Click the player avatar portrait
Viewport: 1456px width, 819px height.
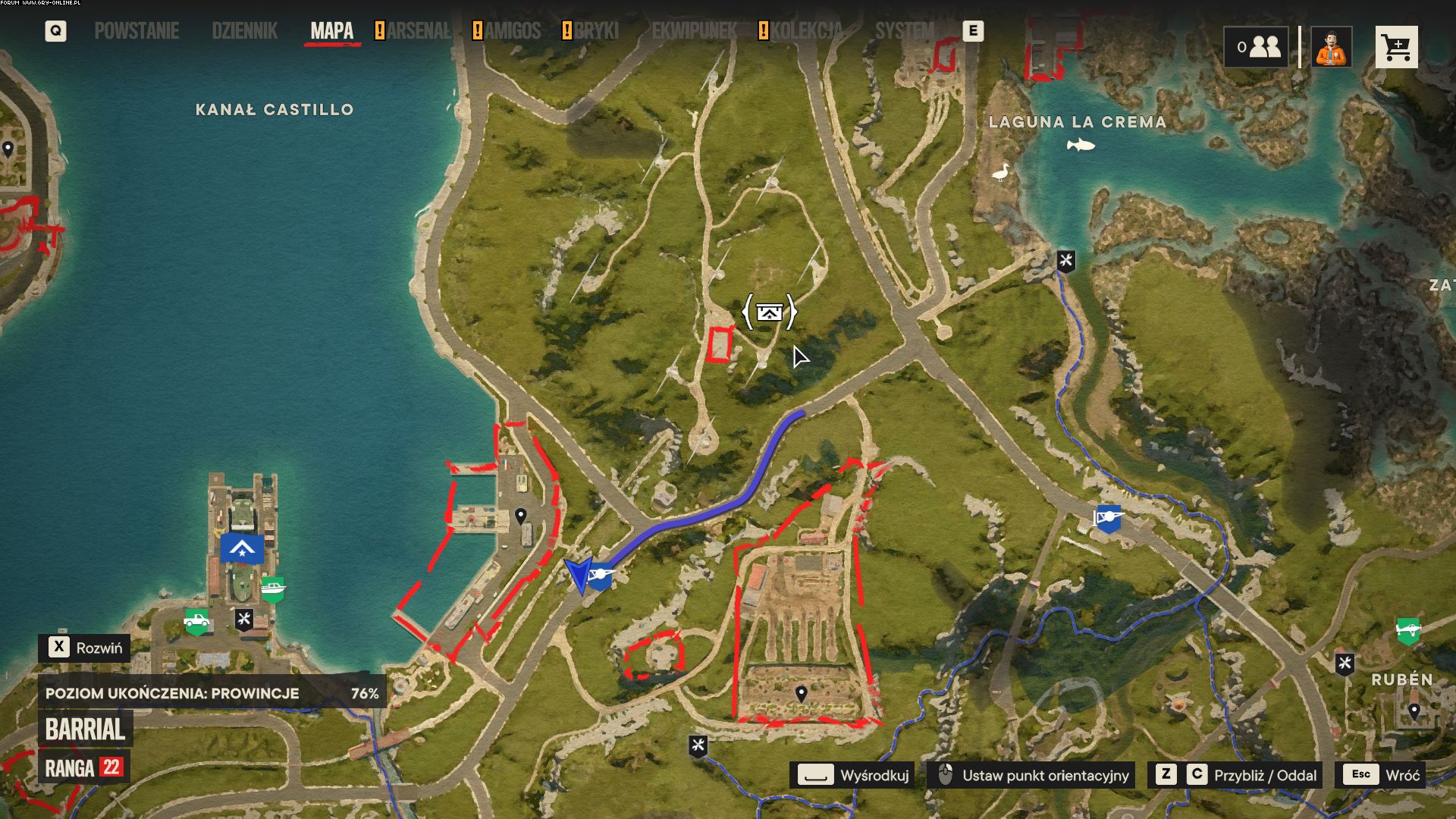pyautogui.click(x=1332, y=48)
